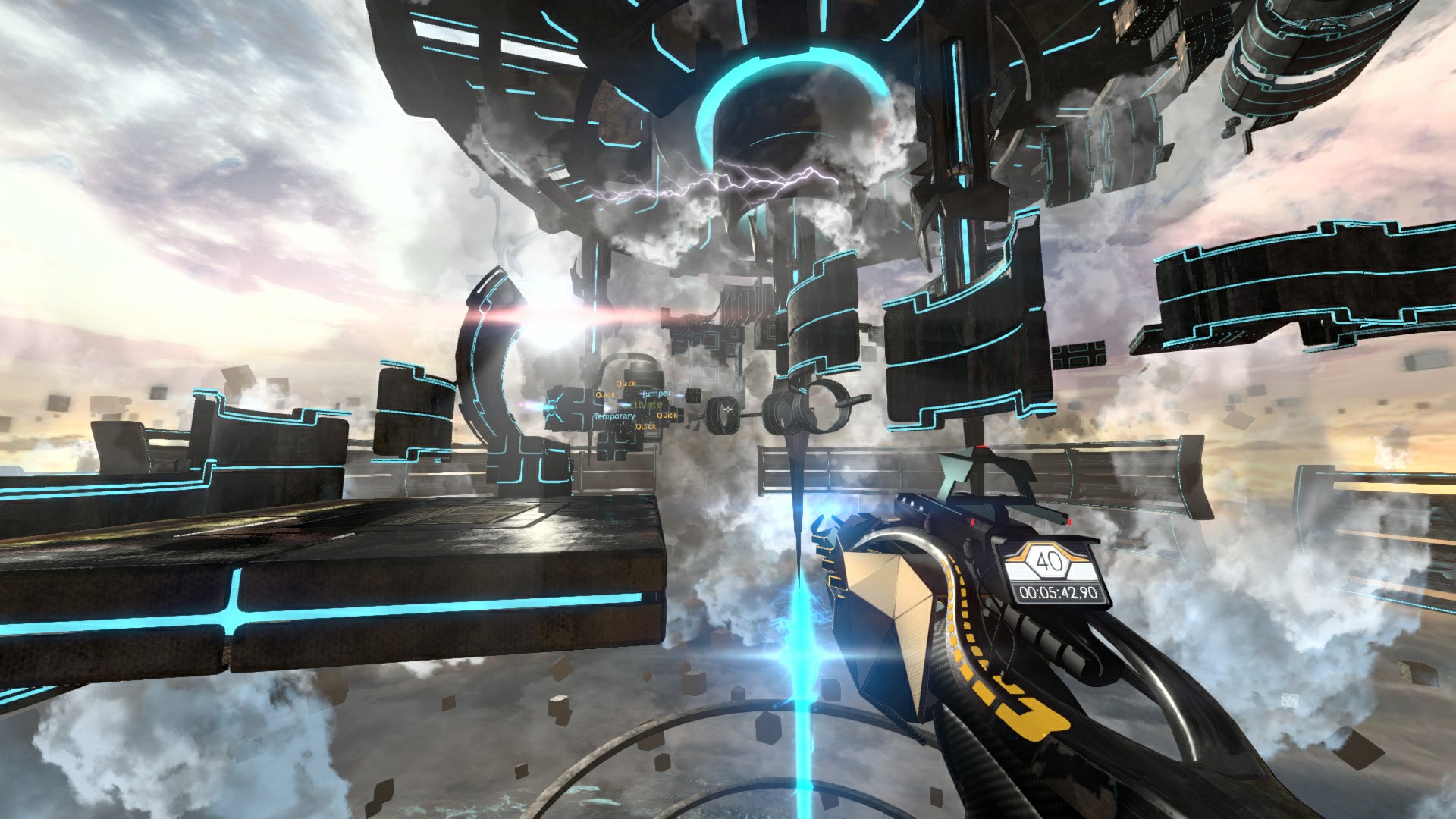This screenshot has height=819, width=1456.
Task: Select the topmost orange Quick label
Action: pos(626,383)
